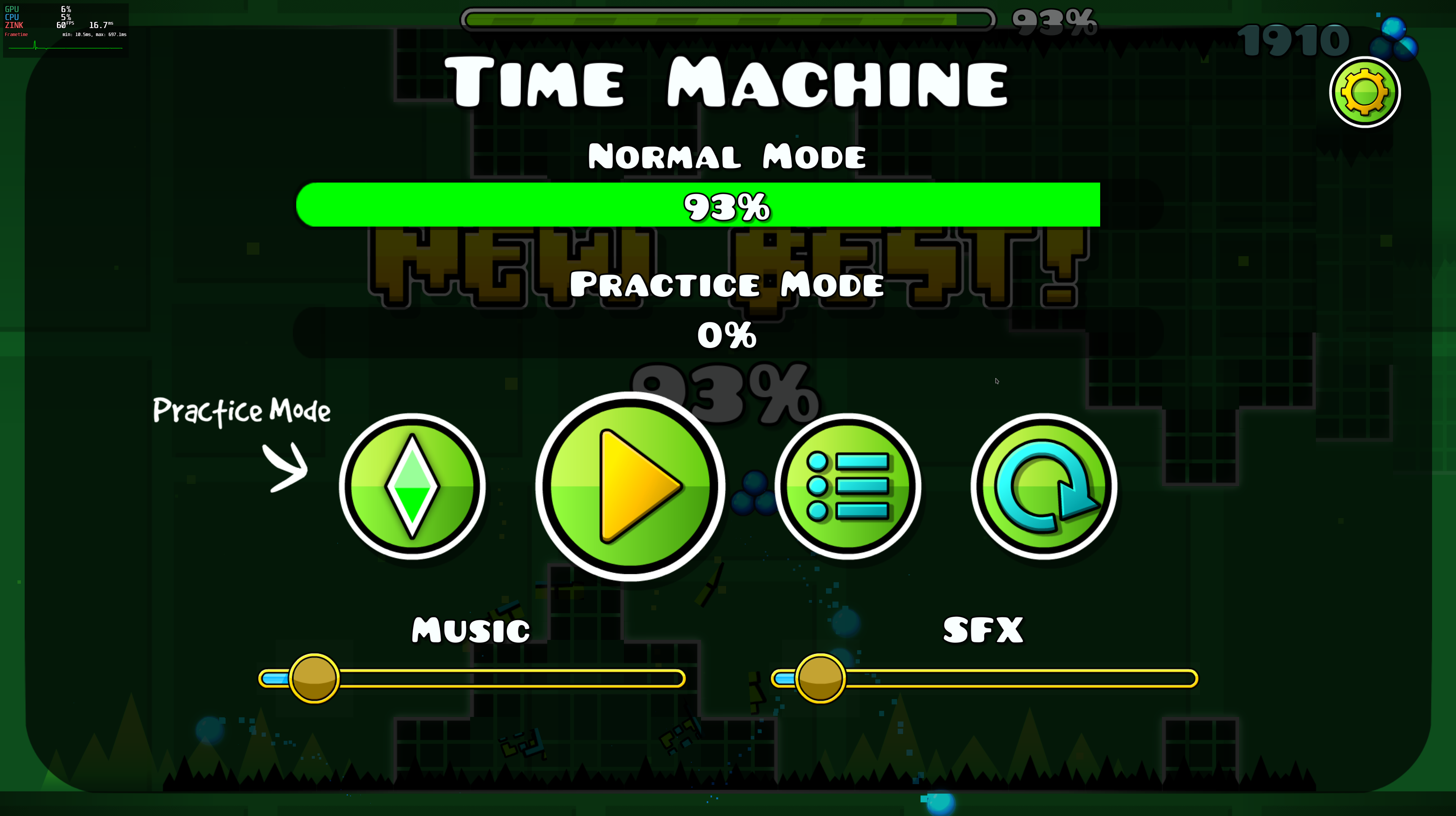
Task: Open the level menu list button
Action: coord(848,486)
